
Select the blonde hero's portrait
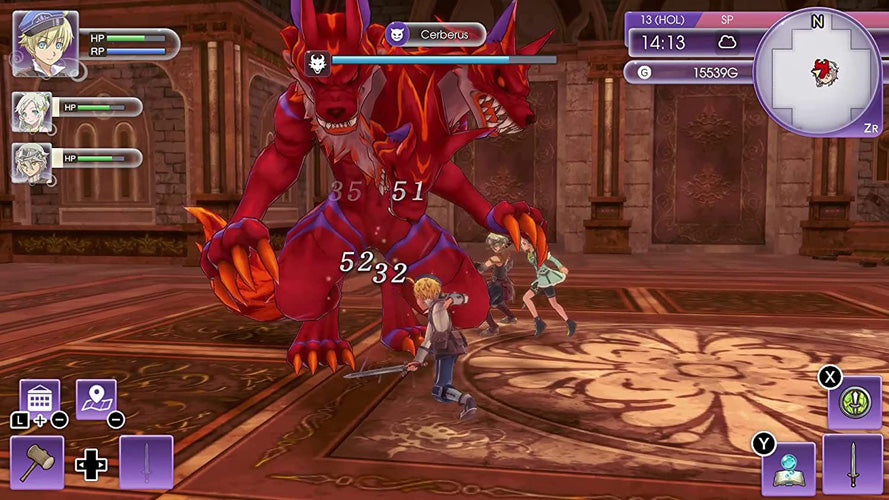pyautogui.click(x=45, y=44)
